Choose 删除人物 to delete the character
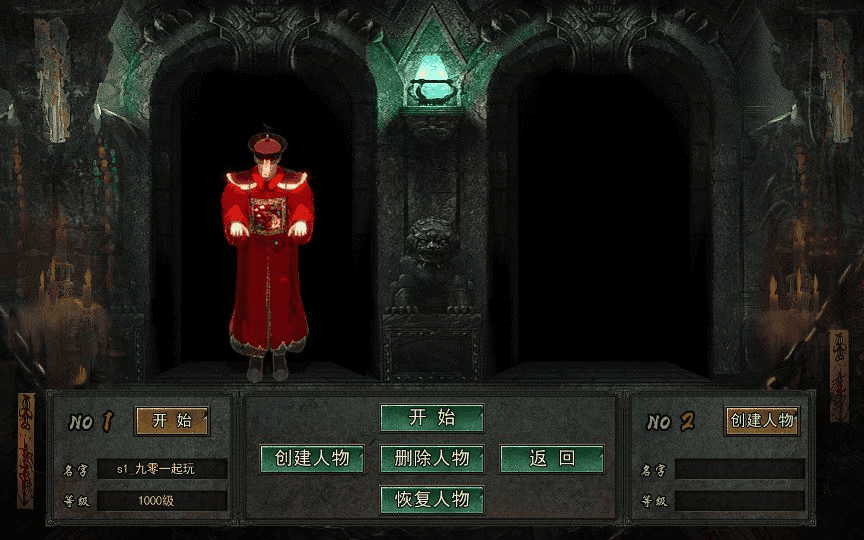Viewport: 864px width, 540px height. click(432, 458)
